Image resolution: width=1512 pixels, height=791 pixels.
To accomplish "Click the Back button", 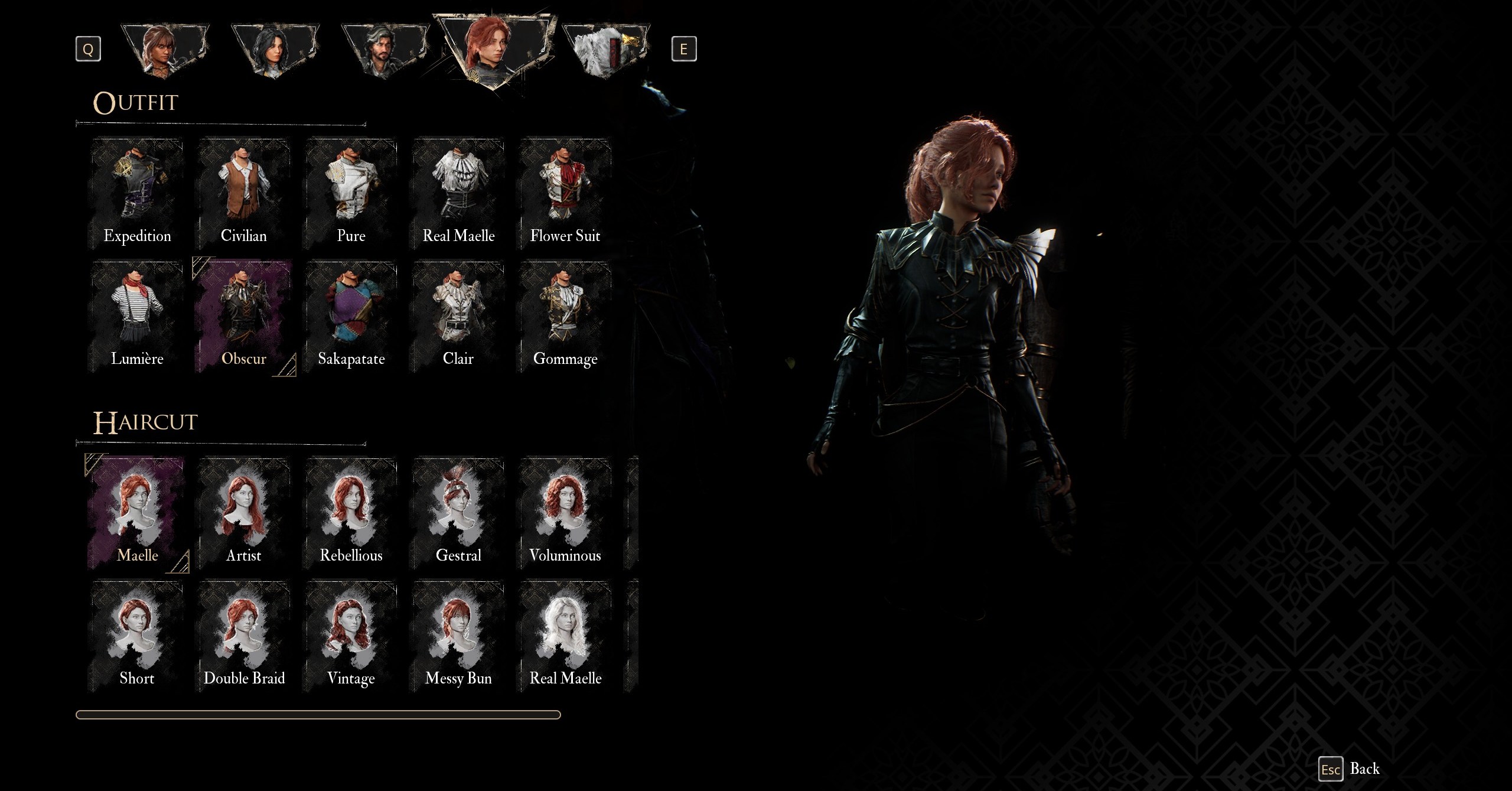I will 1350,769.
